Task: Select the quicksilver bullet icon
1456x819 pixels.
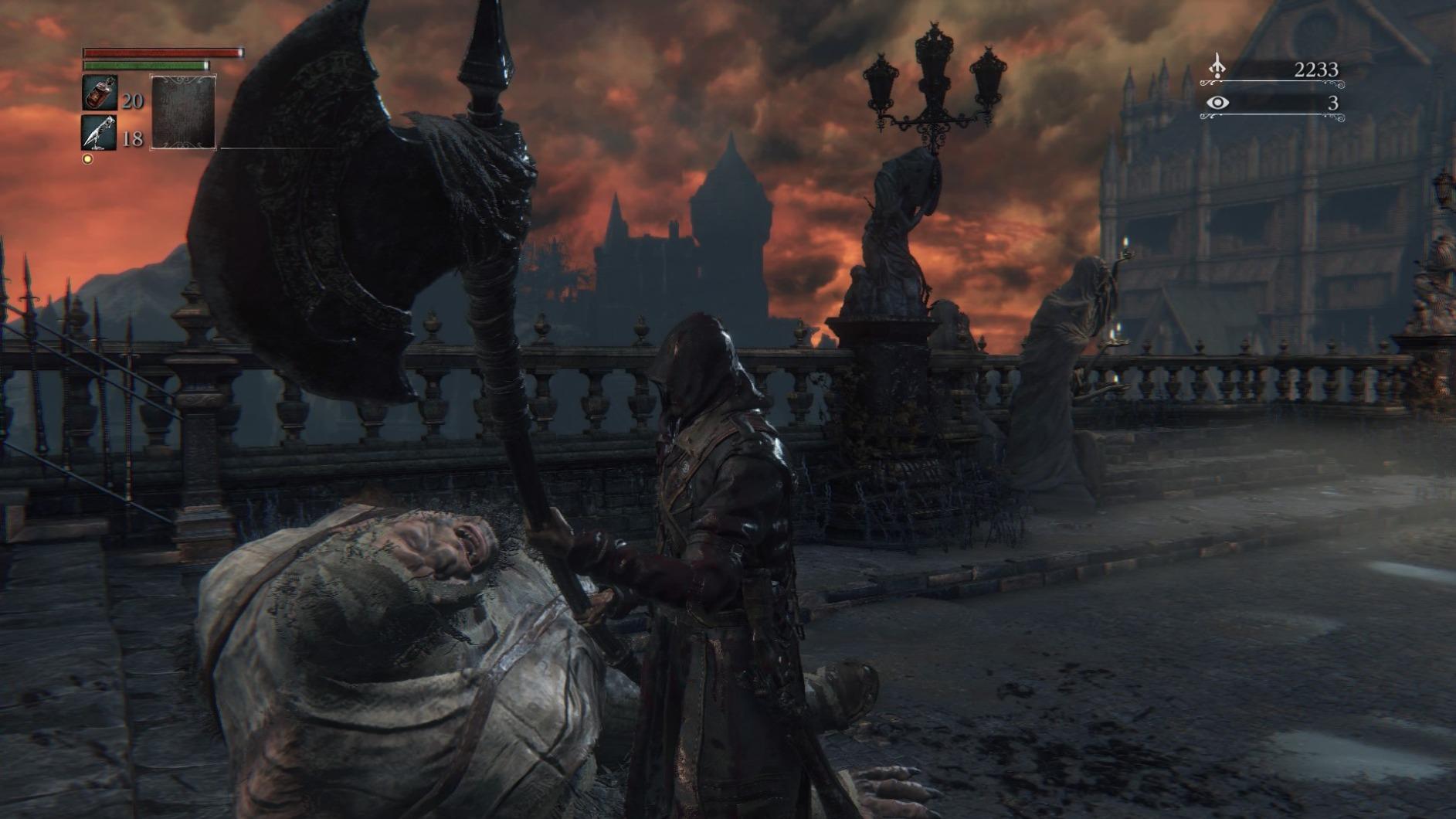Action: coord(100,133)
